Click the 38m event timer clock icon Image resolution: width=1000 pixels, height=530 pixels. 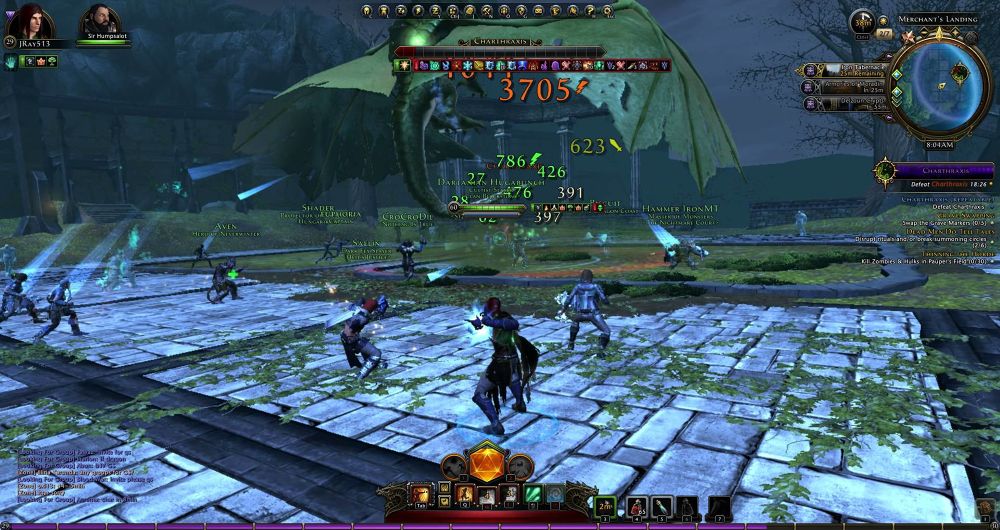[x=863, y=24]
